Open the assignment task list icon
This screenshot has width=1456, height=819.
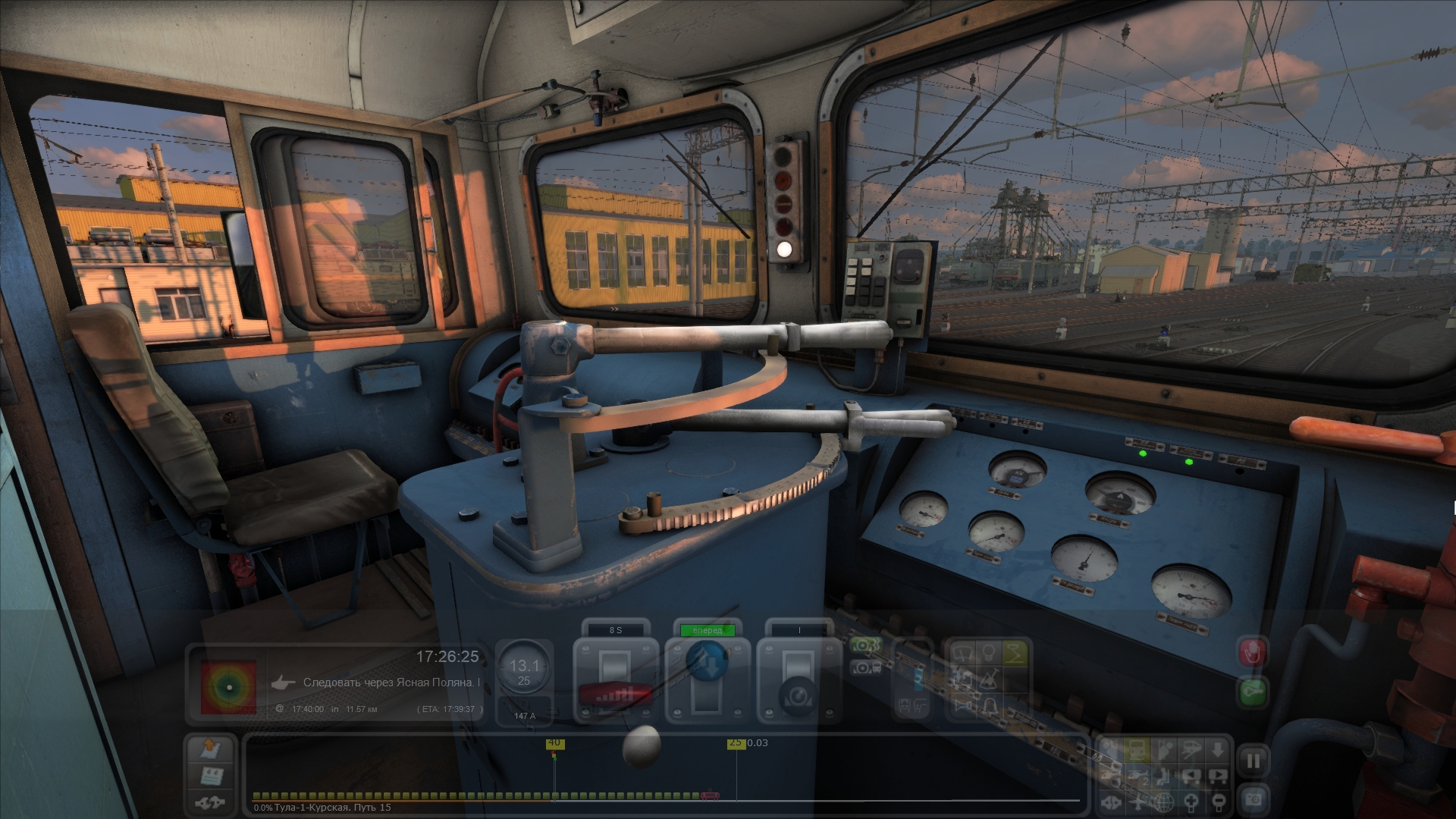pyautogui.click(x=210, y=776)
